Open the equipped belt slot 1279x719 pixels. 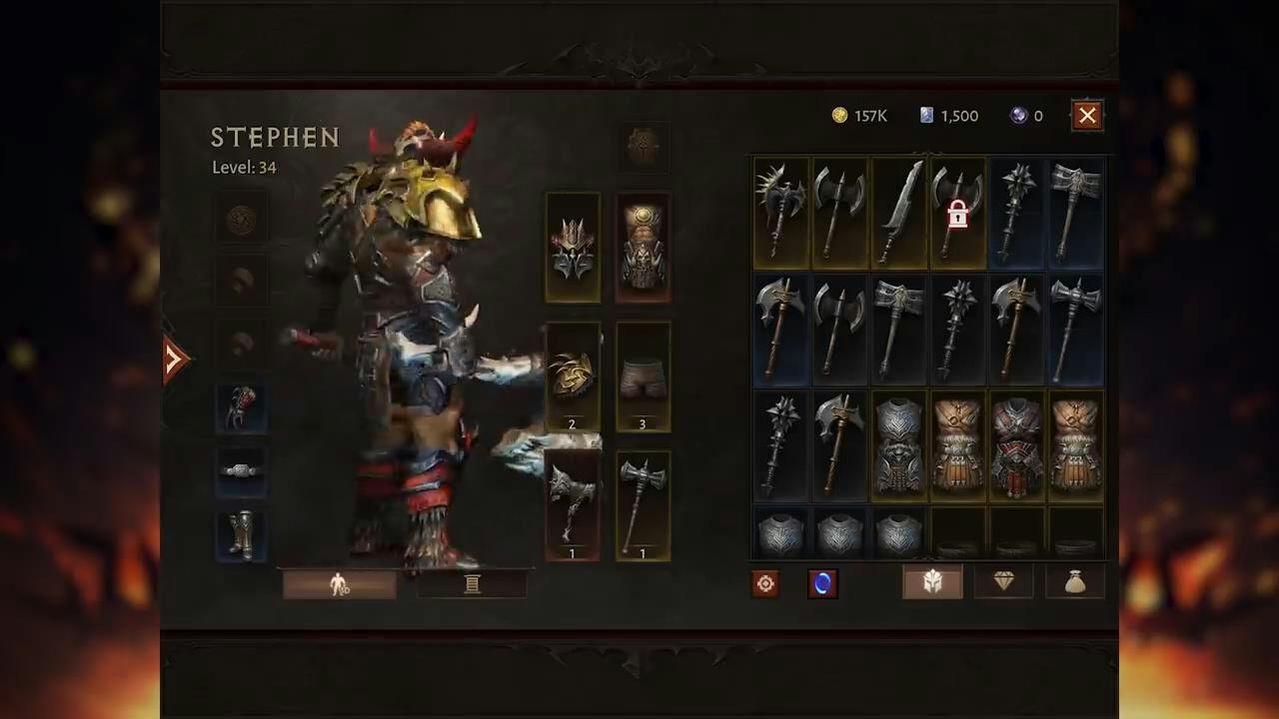pos(242,471)
